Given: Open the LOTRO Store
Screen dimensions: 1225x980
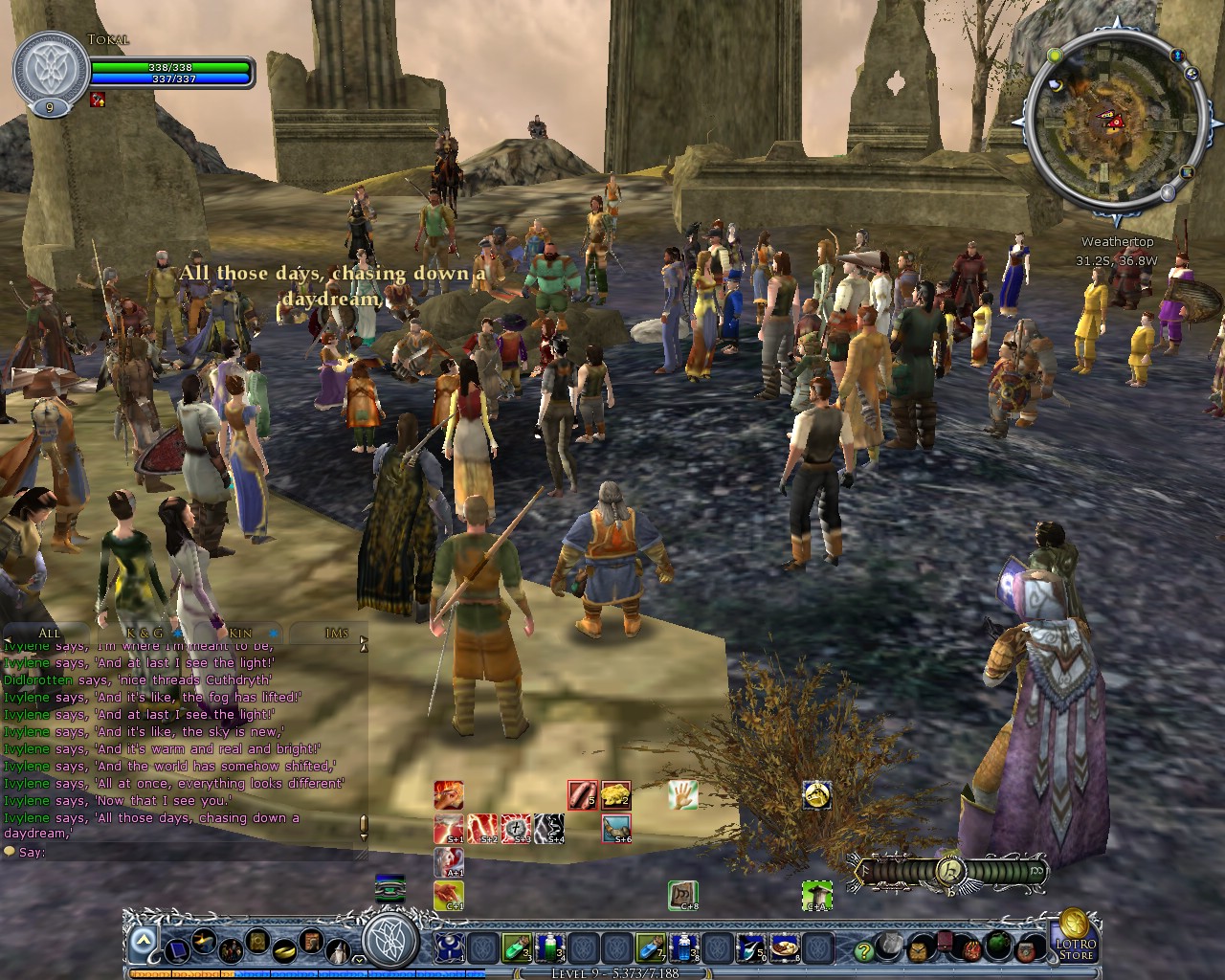Looking at the screenshot, I should tap(1074, 947).
